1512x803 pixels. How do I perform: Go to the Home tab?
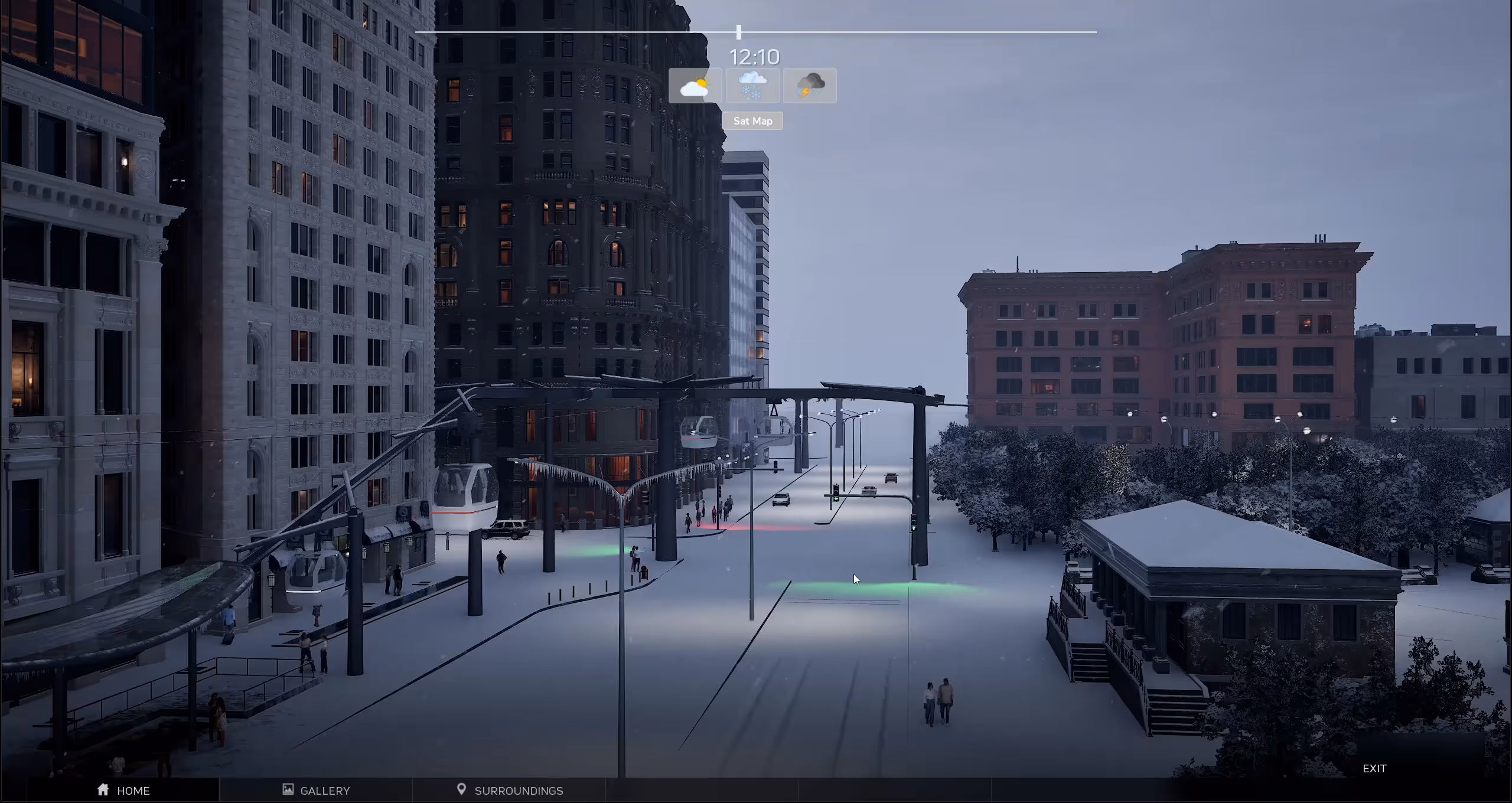[x=123, y=790]
